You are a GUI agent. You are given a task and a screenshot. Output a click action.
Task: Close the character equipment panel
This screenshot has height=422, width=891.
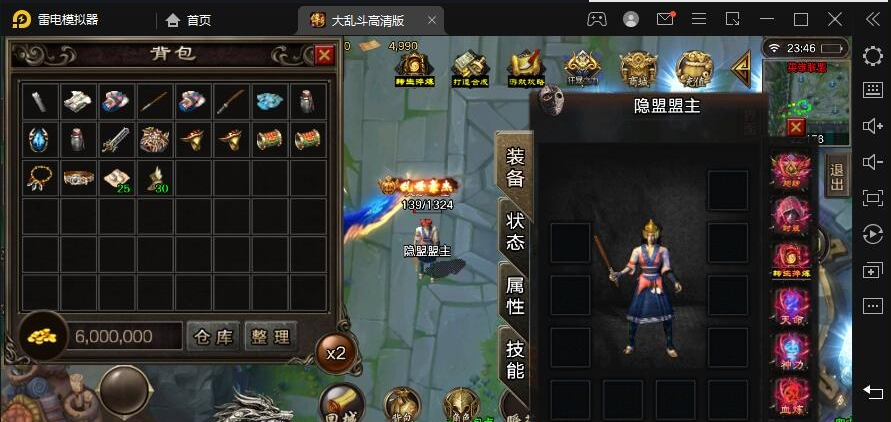[x=795, y=127]
